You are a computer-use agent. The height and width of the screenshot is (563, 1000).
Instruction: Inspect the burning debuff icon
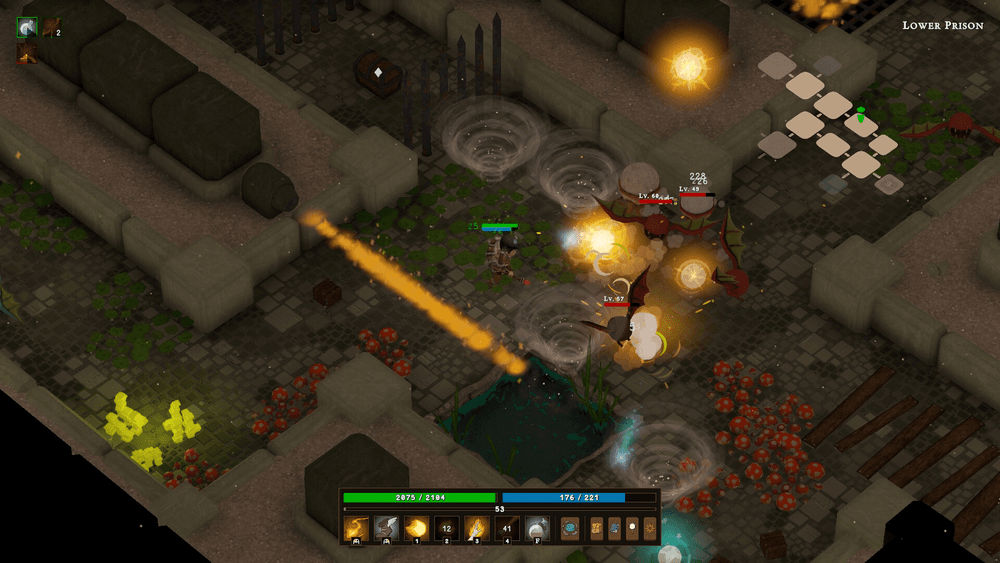27,52
